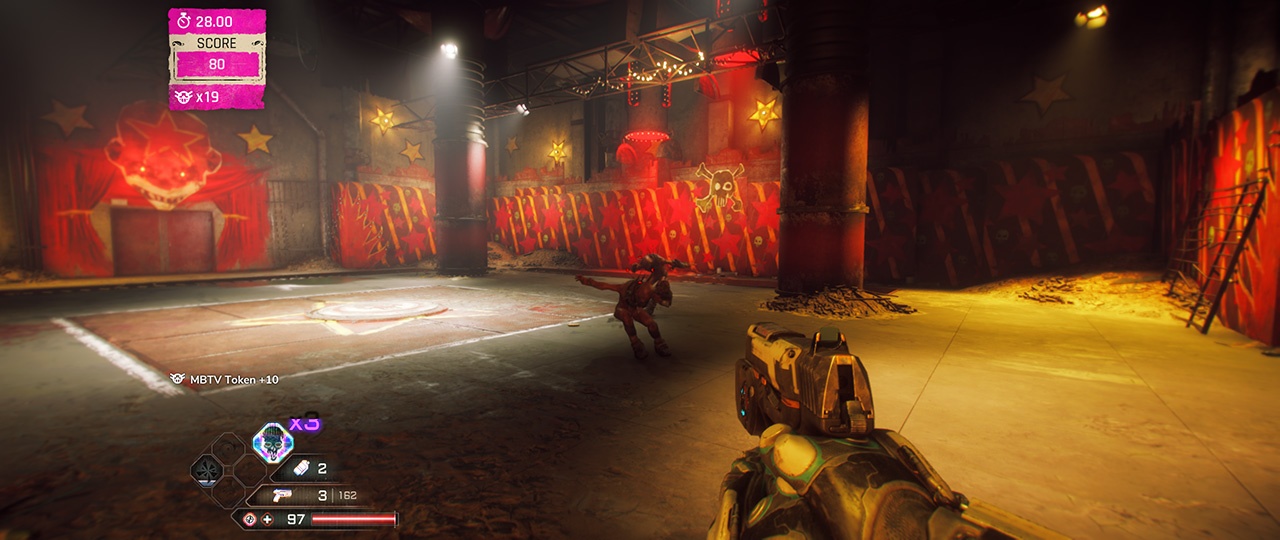Select the circular overdrive icon beside health

point(250,519)
